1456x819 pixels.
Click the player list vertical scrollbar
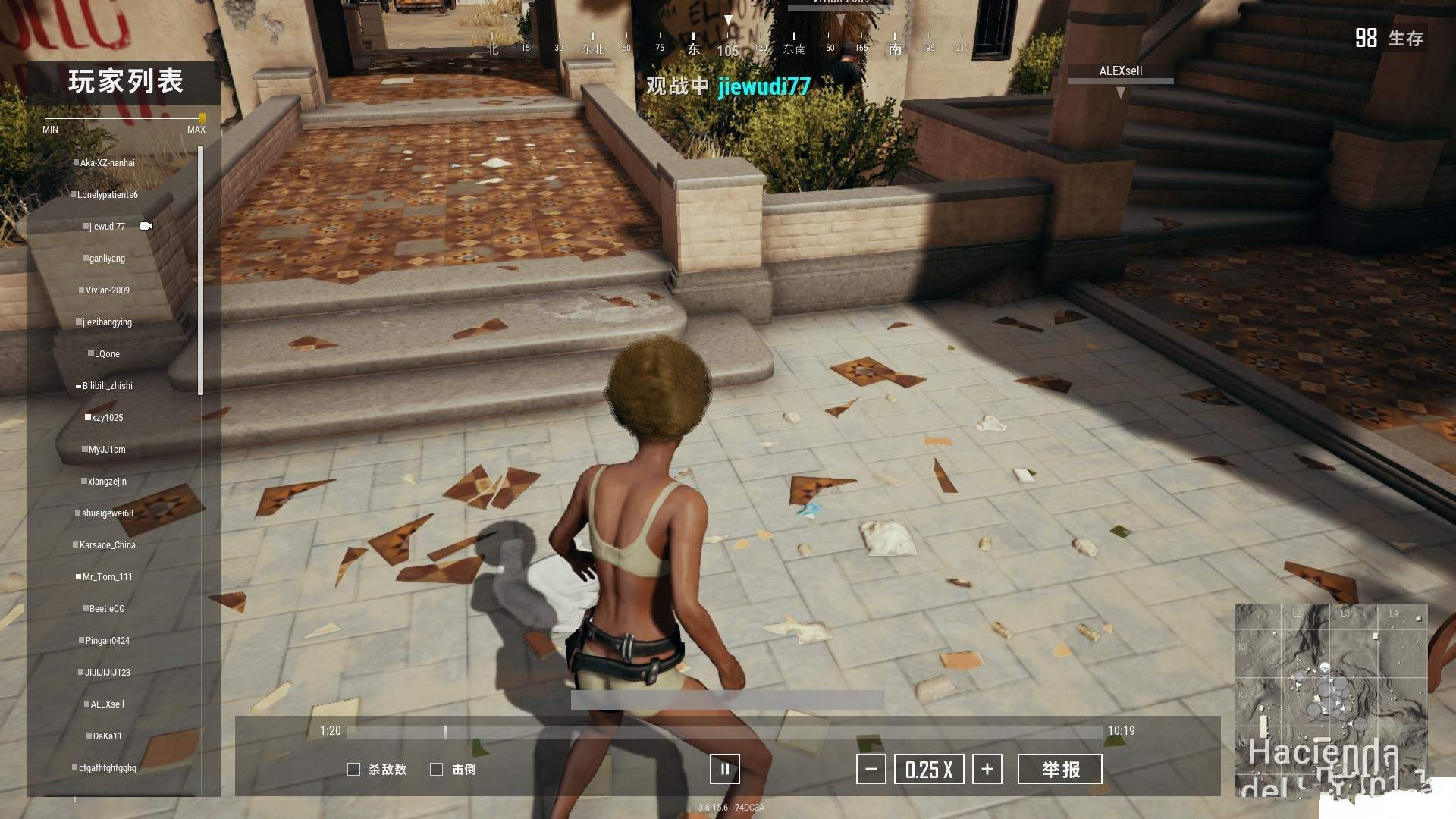200,270
